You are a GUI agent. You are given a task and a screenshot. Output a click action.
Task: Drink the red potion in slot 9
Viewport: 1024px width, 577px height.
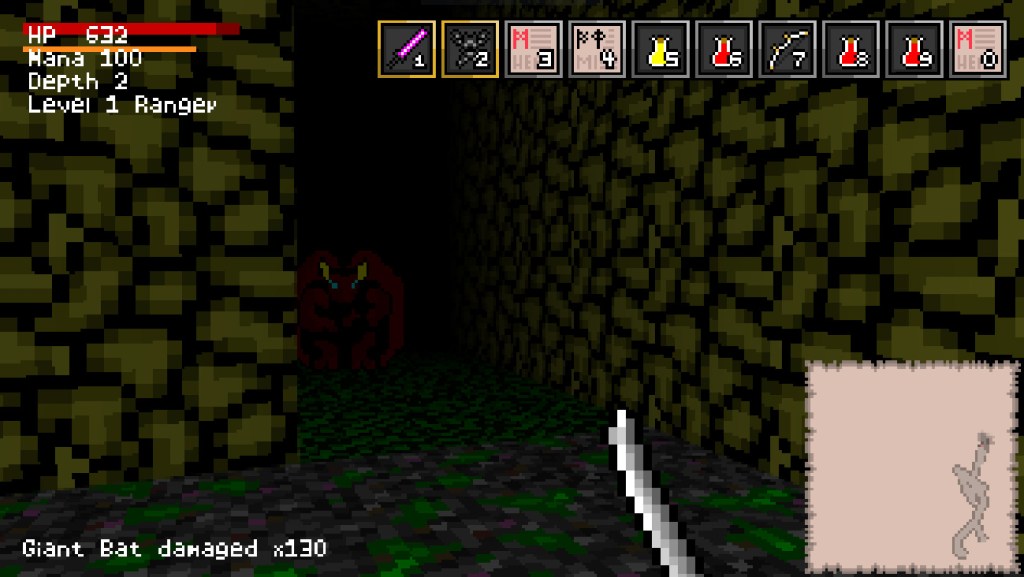914,49
